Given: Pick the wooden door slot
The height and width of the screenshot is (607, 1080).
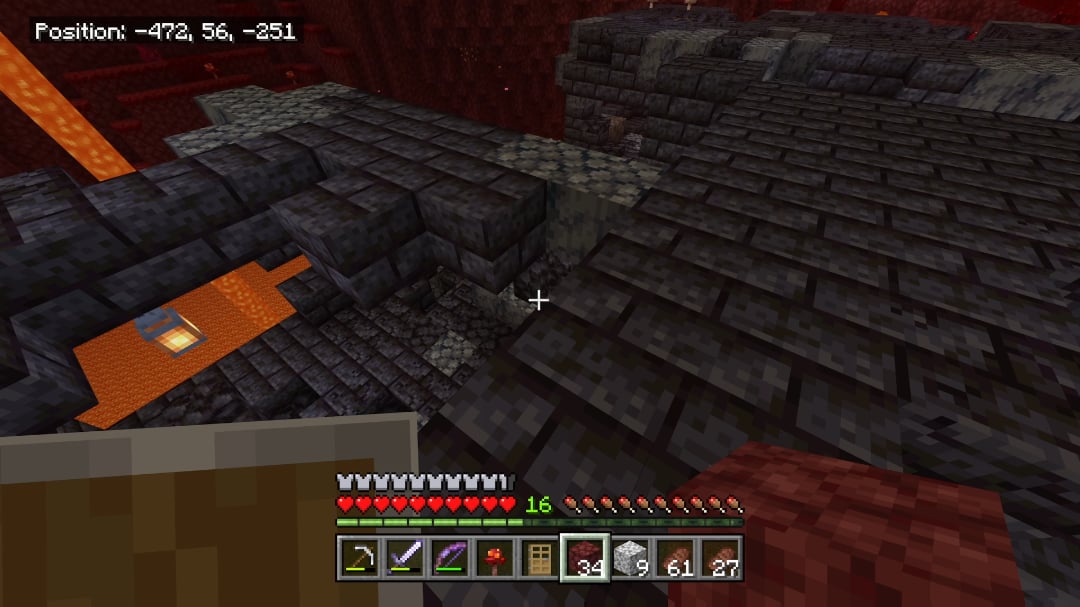Looking at the screenshot, I should 539,555.
